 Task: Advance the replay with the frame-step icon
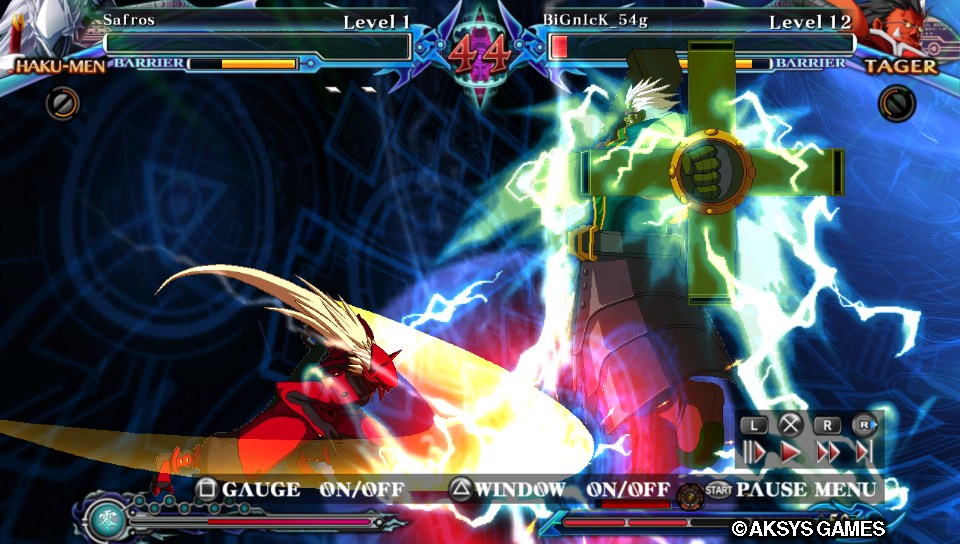coord(754,451)
